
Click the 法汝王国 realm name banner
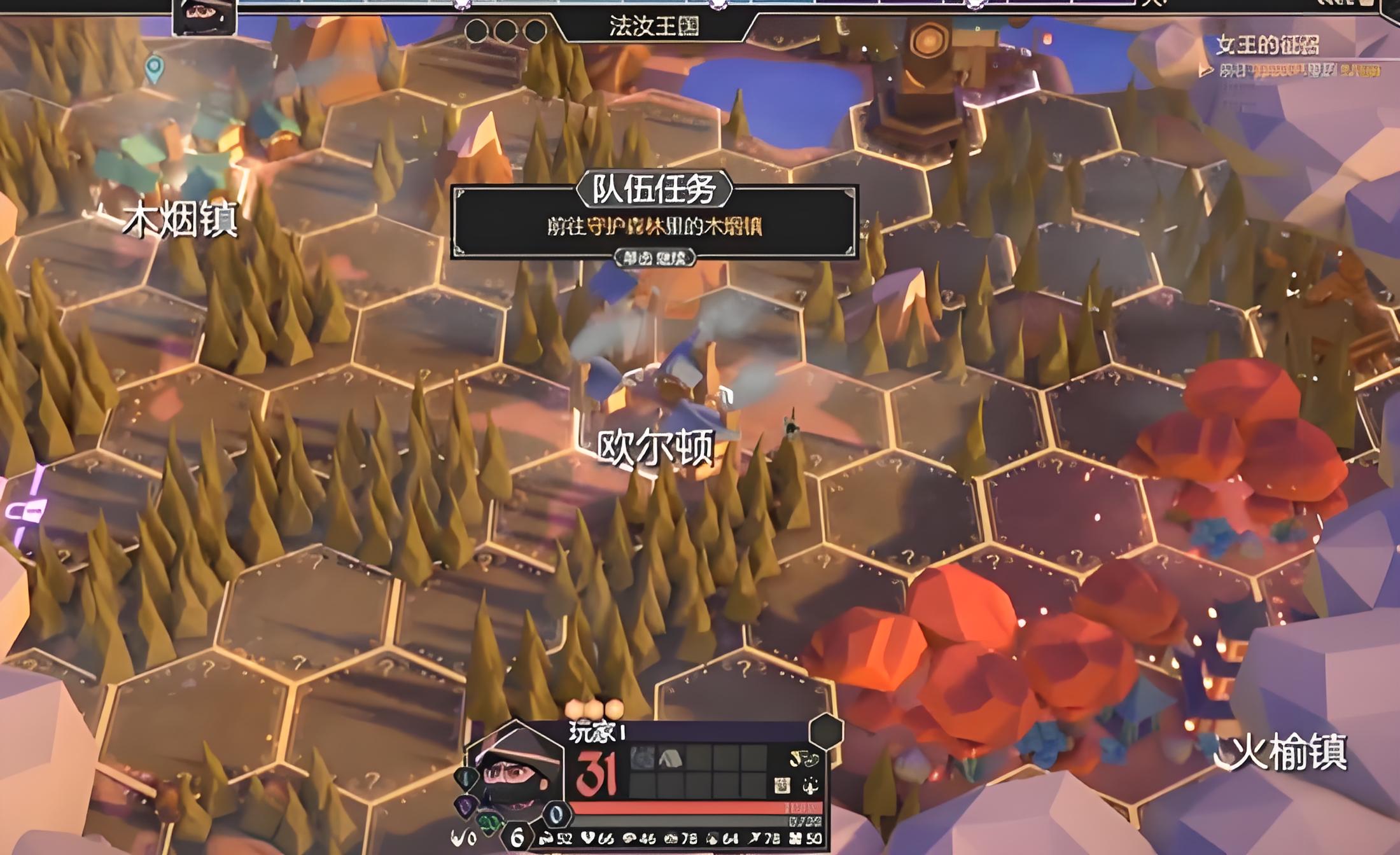(x=654, y=27)
